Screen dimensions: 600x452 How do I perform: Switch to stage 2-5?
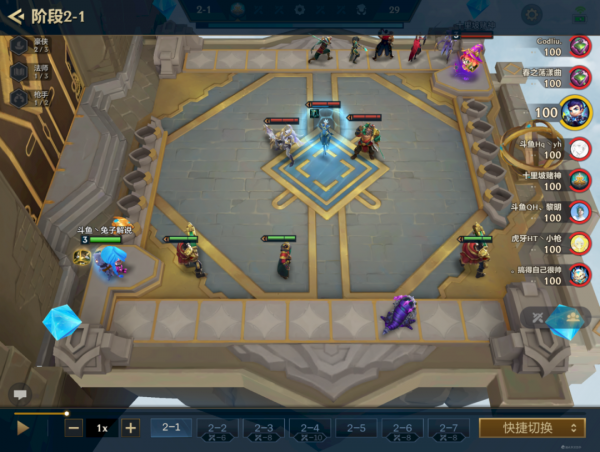tap(356, 429)
